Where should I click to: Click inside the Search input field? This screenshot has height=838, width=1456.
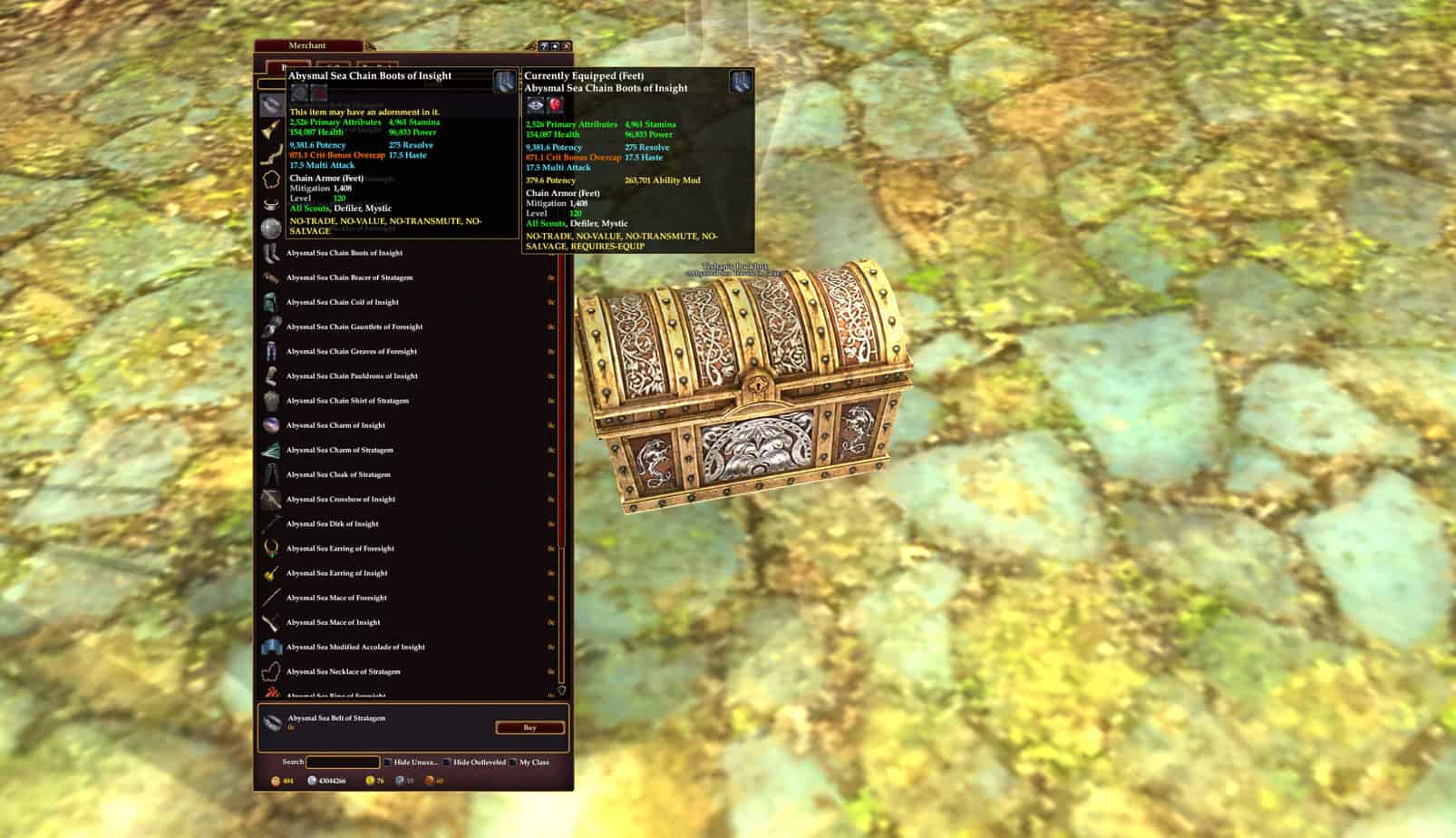tap(343, 762)
